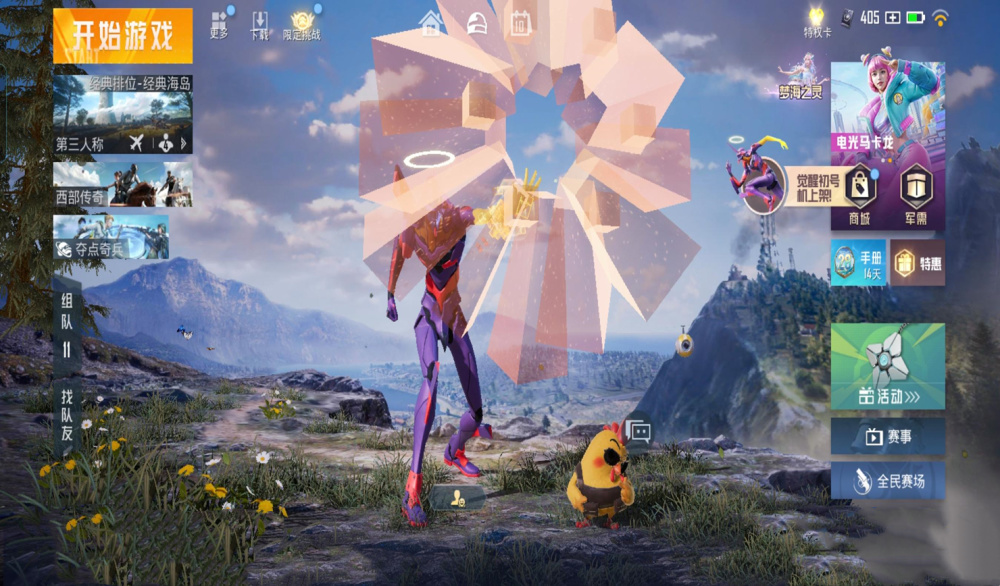1000x586 pixels.
Task: View the 梦海之灵 event icon
Action: [801, 77]
